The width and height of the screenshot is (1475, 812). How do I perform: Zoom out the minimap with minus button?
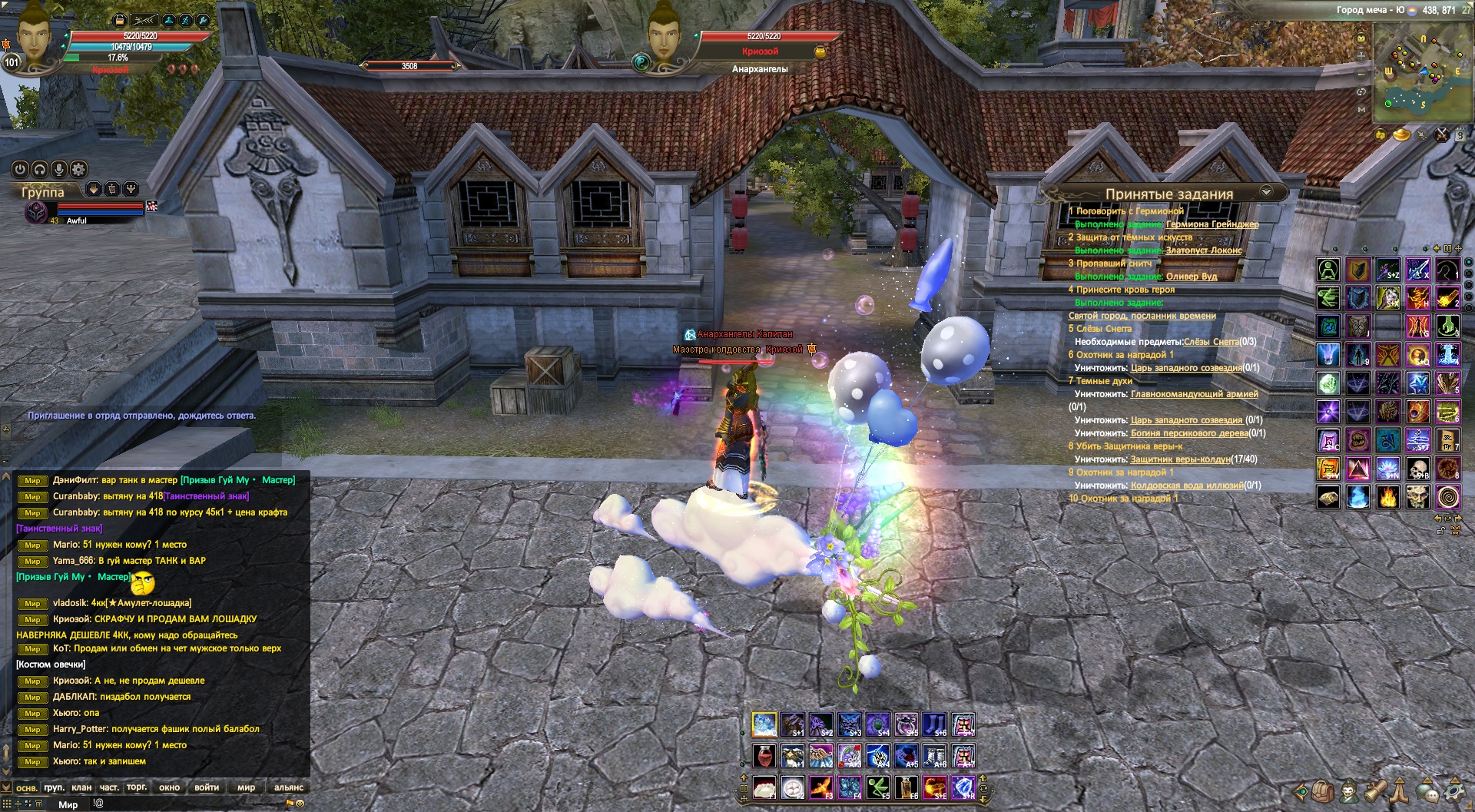coord(1361,75)
